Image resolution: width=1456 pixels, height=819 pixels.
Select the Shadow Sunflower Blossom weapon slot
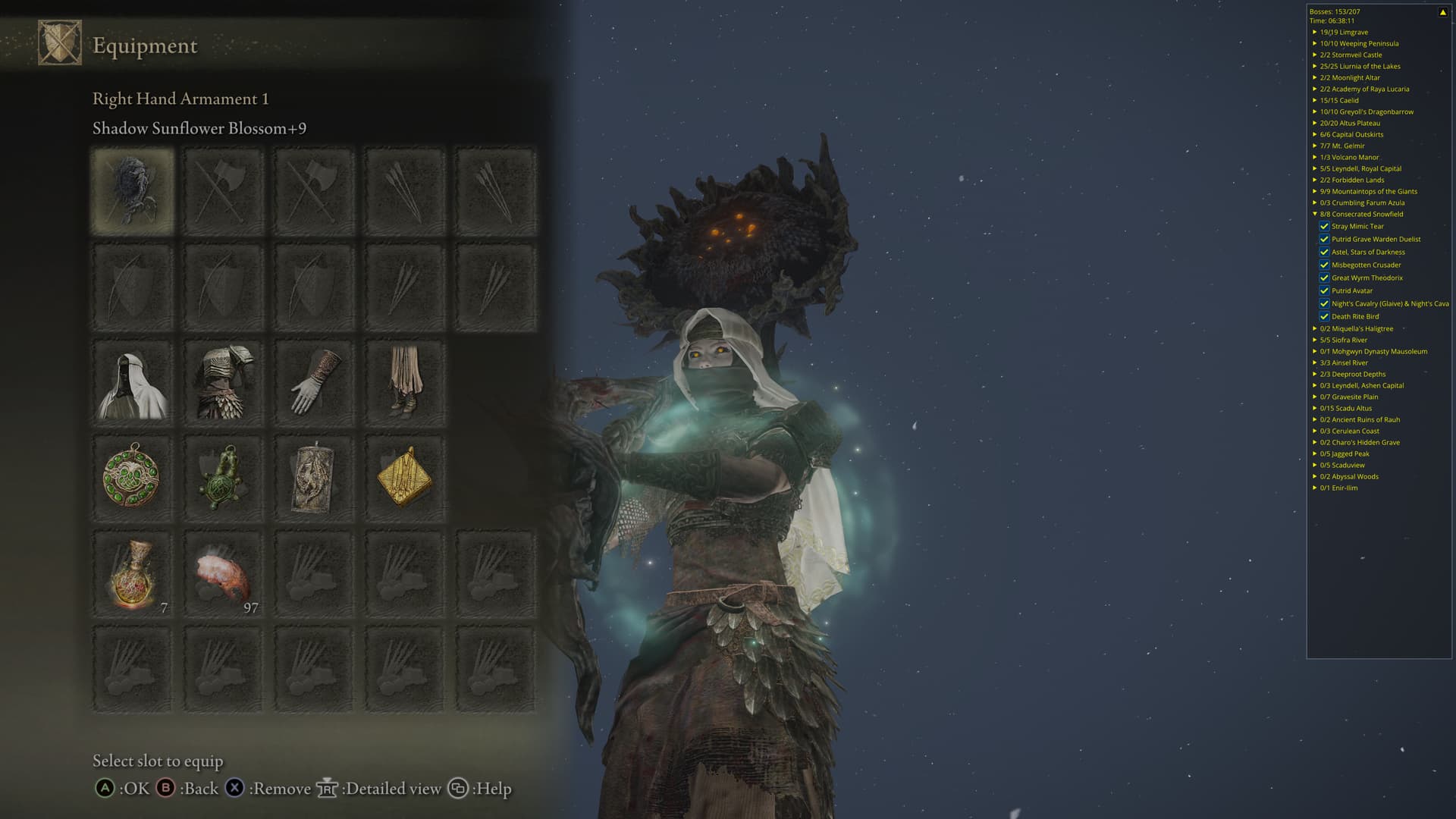click(133, 190)
